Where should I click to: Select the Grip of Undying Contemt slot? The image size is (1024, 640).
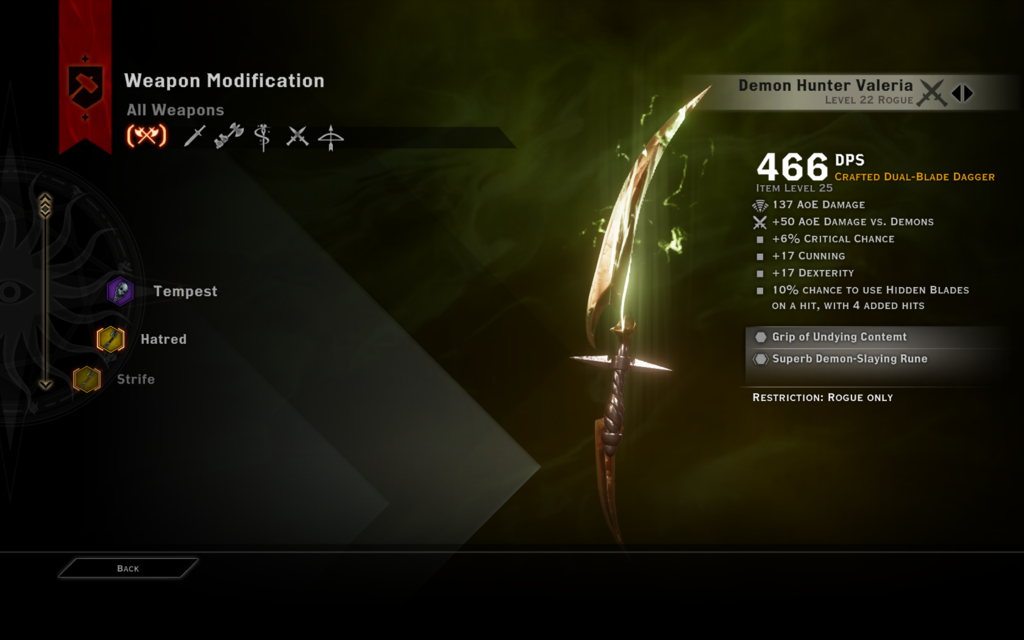tap(839, 337)
